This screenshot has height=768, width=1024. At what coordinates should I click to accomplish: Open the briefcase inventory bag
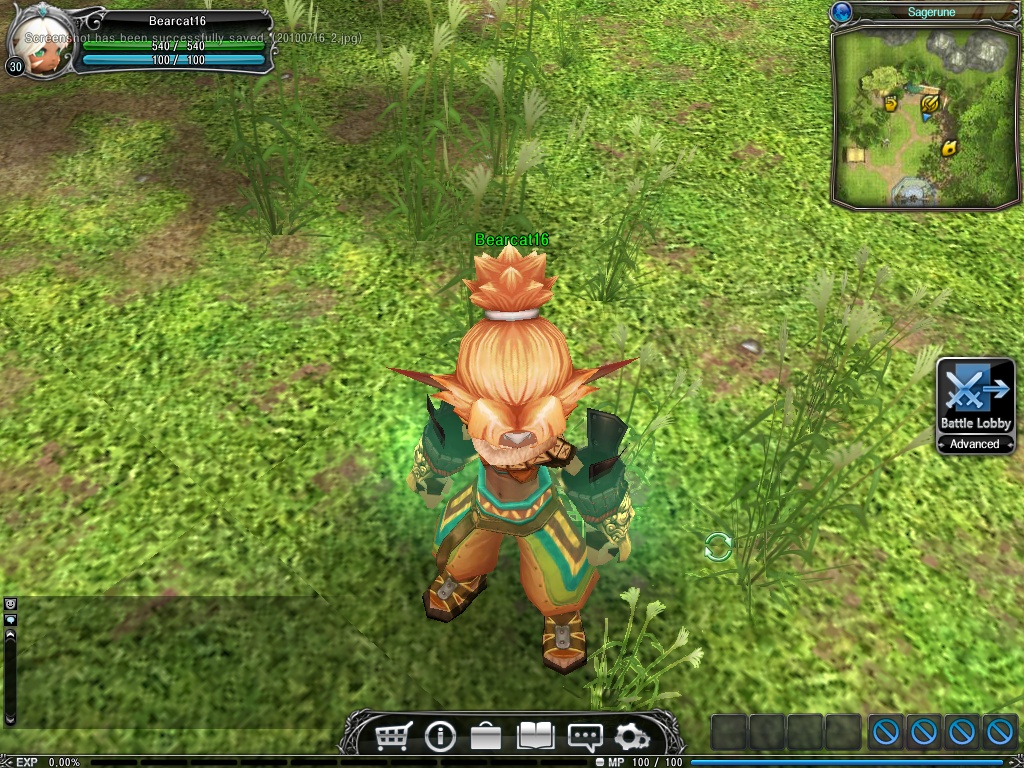(x=486, y=737)
